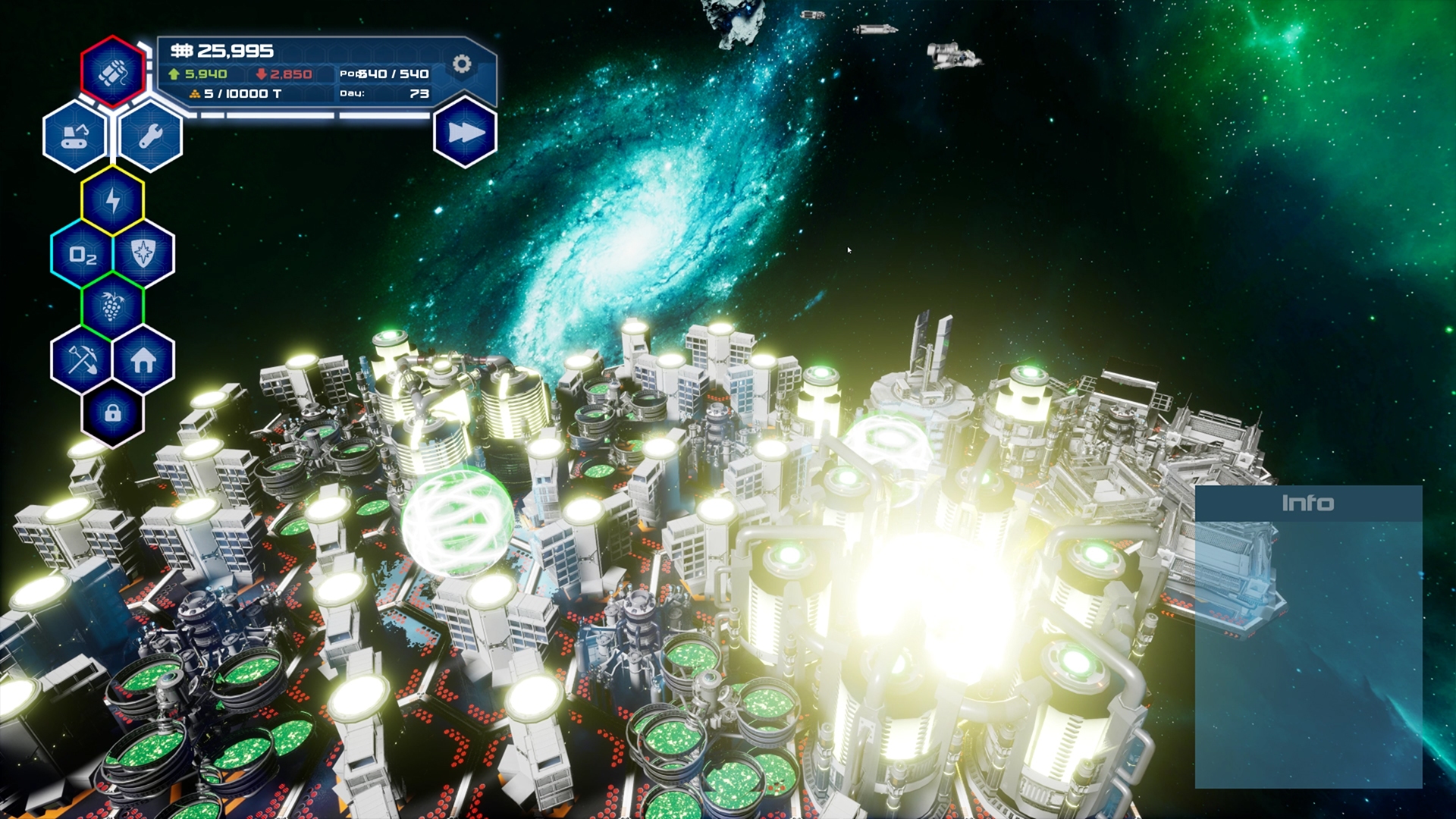Click the Day 73 counter
Screen dimensions: 1456x819
point(387,95)
